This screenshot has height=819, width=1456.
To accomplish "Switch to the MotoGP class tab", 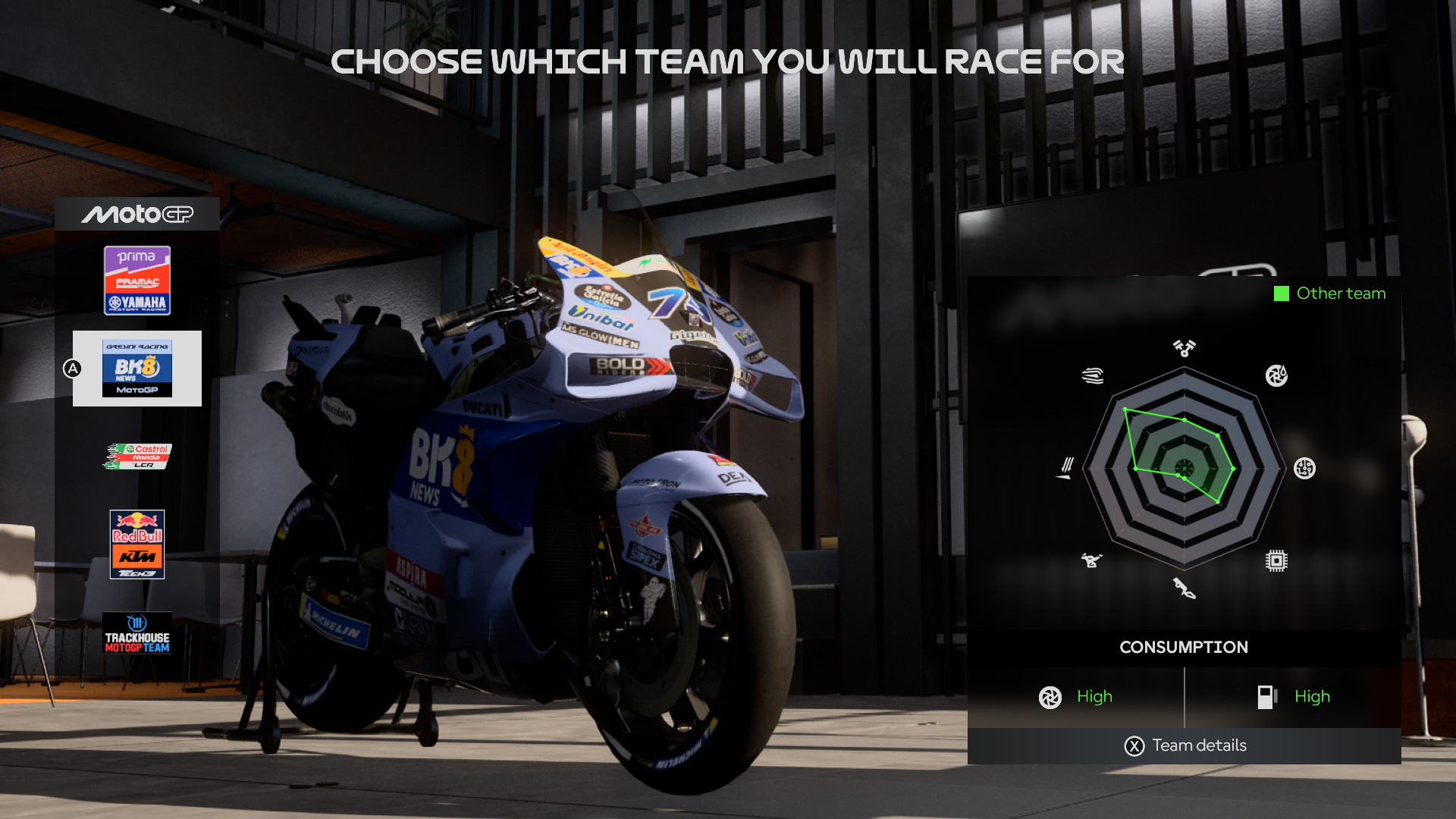I will point(137,215).
